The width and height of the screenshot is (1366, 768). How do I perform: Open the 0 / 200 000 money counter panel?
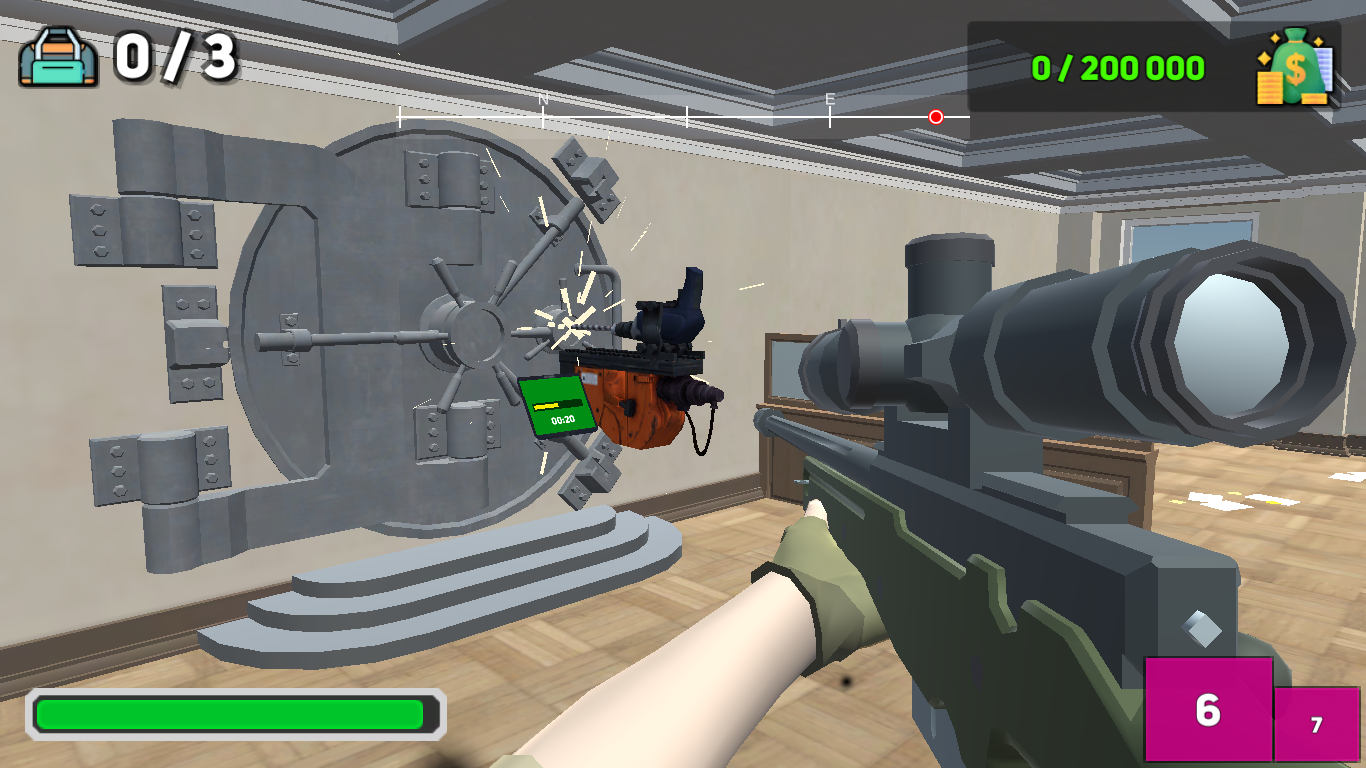click(x=1117, y=69)
